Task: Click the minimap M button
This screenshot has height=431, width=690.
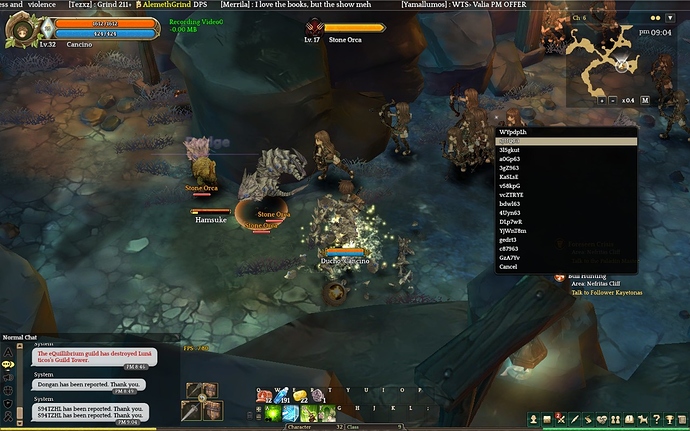Action: point(645,100)
